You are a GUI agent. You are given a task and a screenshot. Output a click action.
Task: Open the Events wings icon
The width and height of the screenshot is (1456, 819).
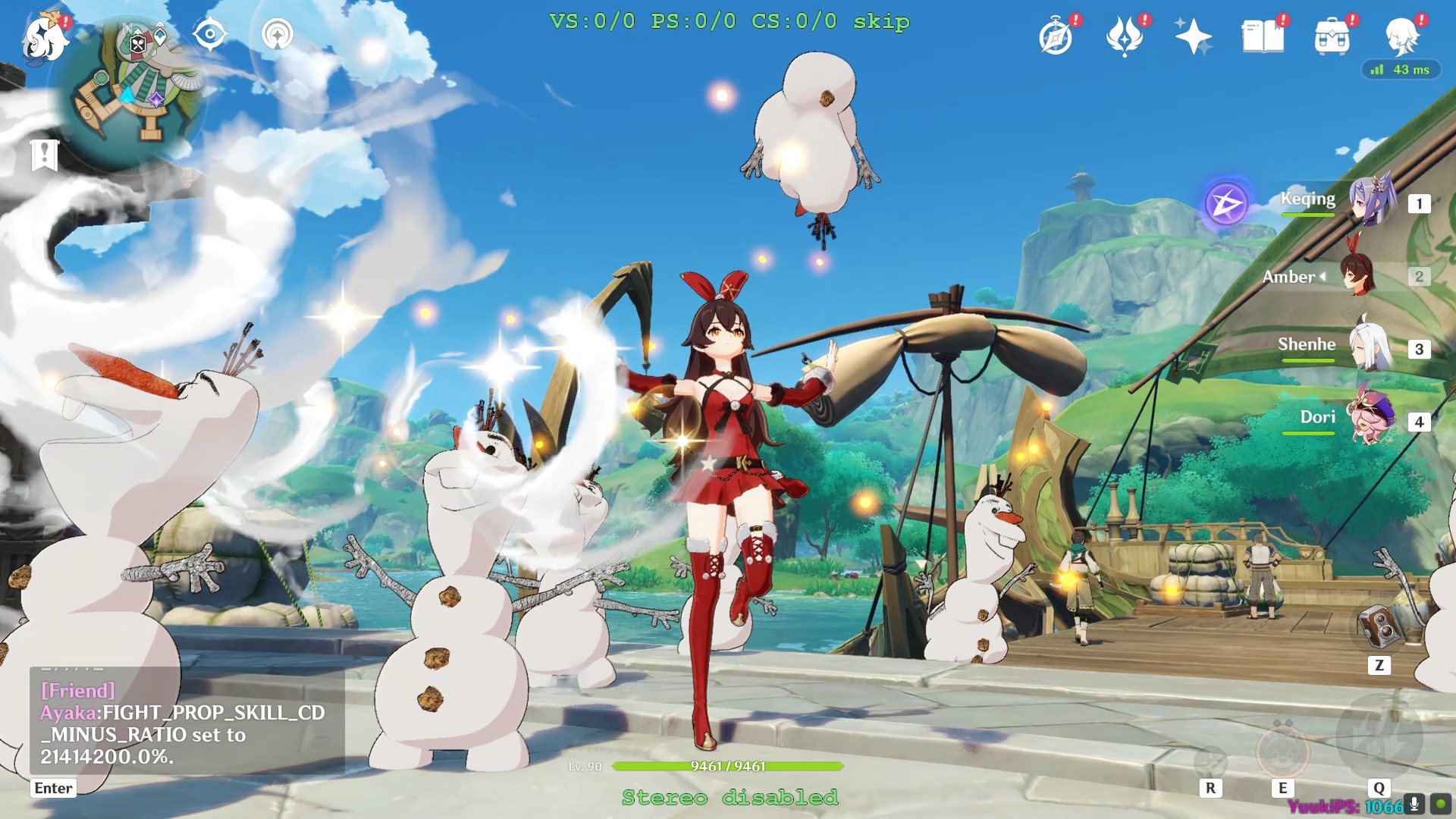coord(1125,37)
